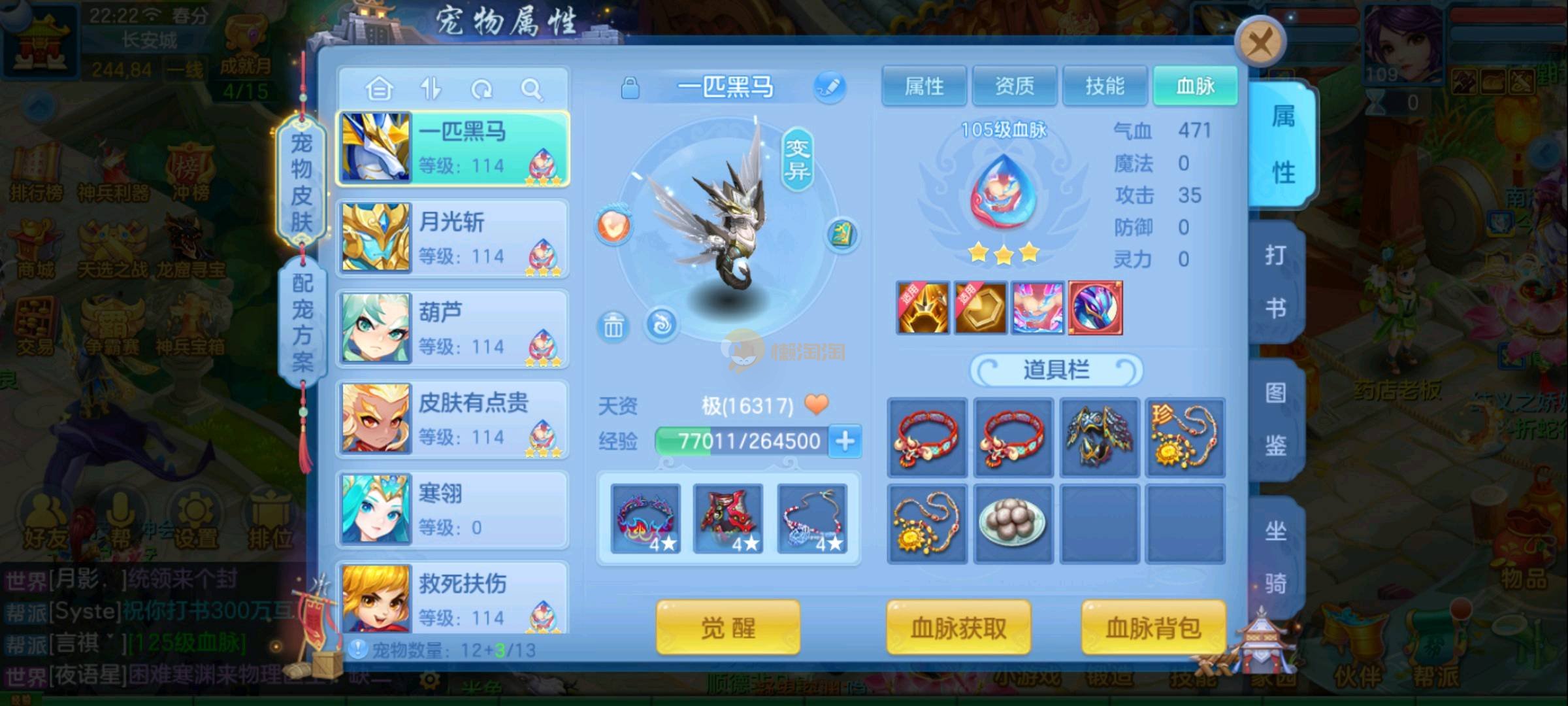The image size is (1568, 706).
Task: Open the 宠物皮肤 side tab
Action: (x=301, y=182)
